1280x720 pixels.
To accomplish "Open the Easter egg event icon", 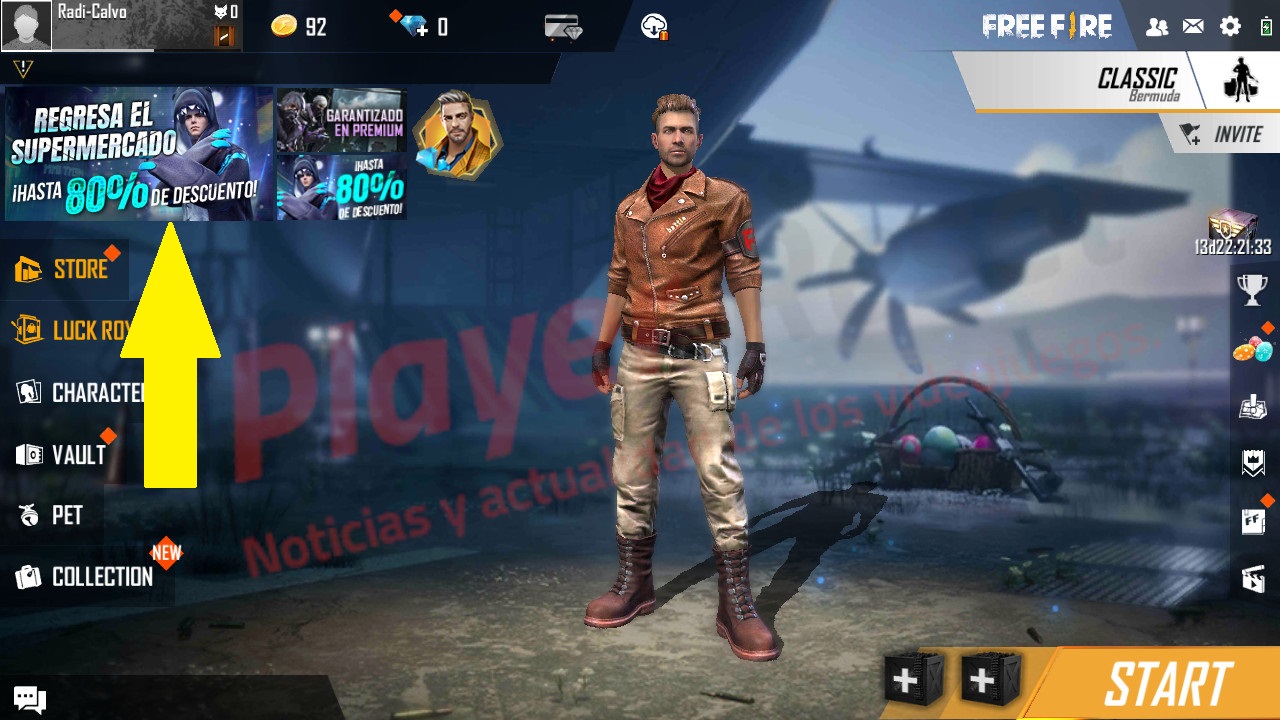I will pos(1252,352).
